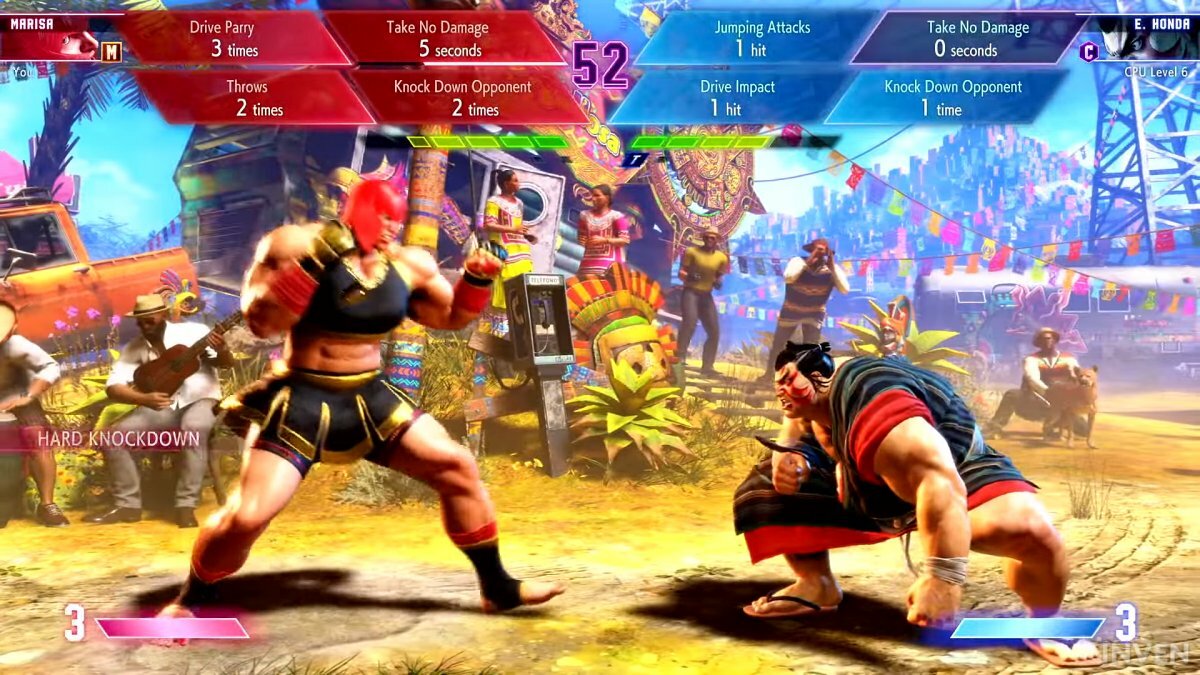Select Knock Down Opponent 2 times panel
This screenshot has height=675, width=1200.
[462, 98]
